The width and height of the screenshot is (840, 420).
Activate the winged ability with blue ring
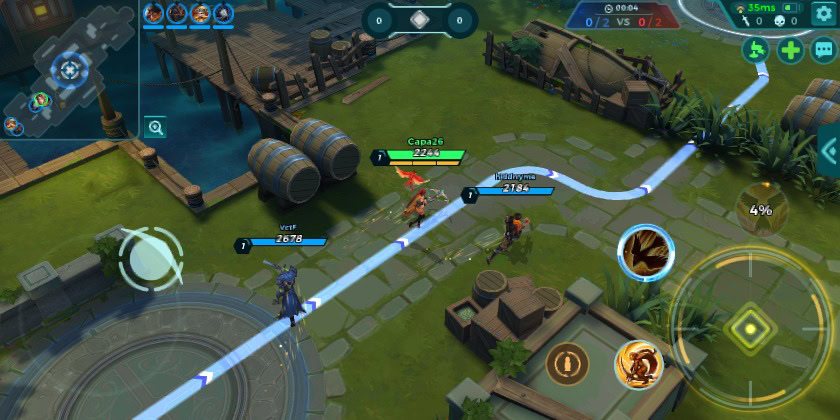[645, 252]
